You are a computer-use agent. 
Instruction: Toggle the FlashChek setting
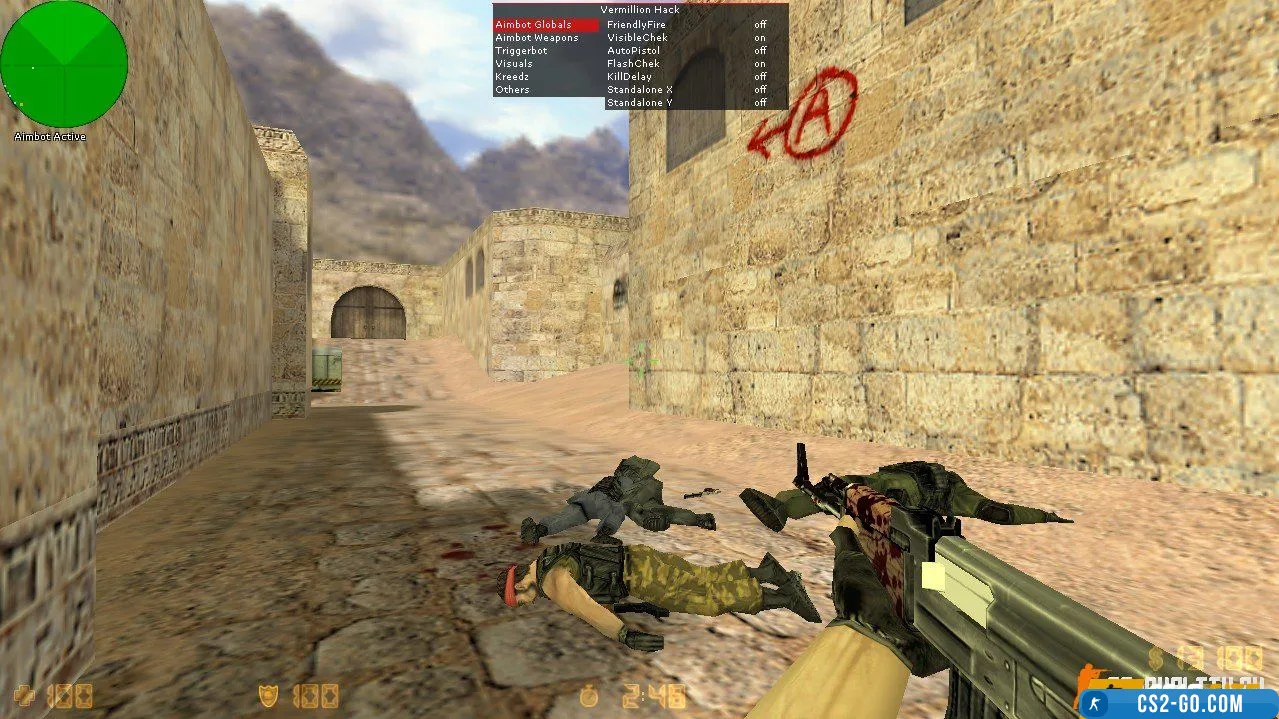pyautogui.click(x=633, y=64)
